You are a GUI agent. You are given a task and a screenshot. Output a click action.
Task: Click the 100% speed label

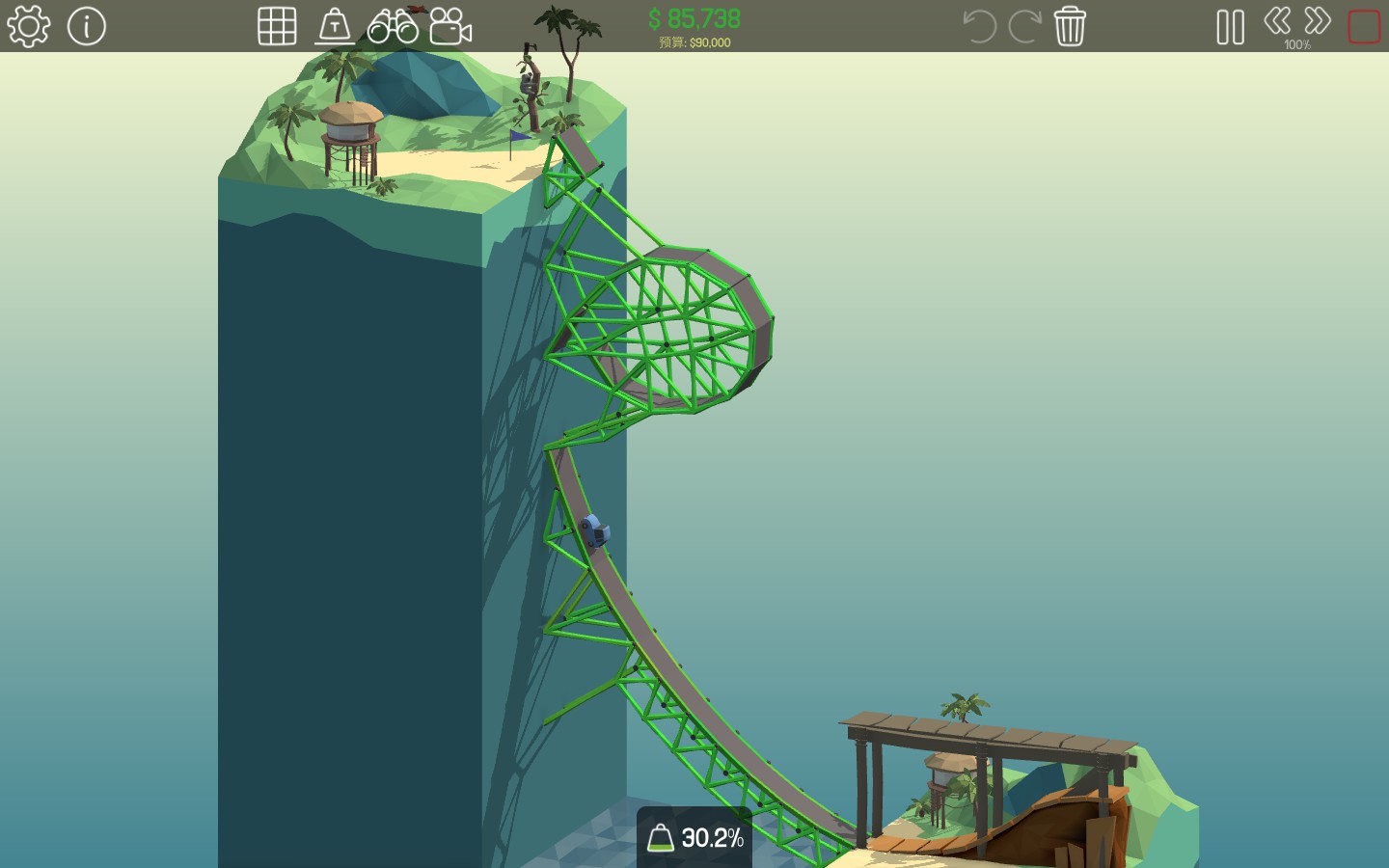(x=1299, y=44)
